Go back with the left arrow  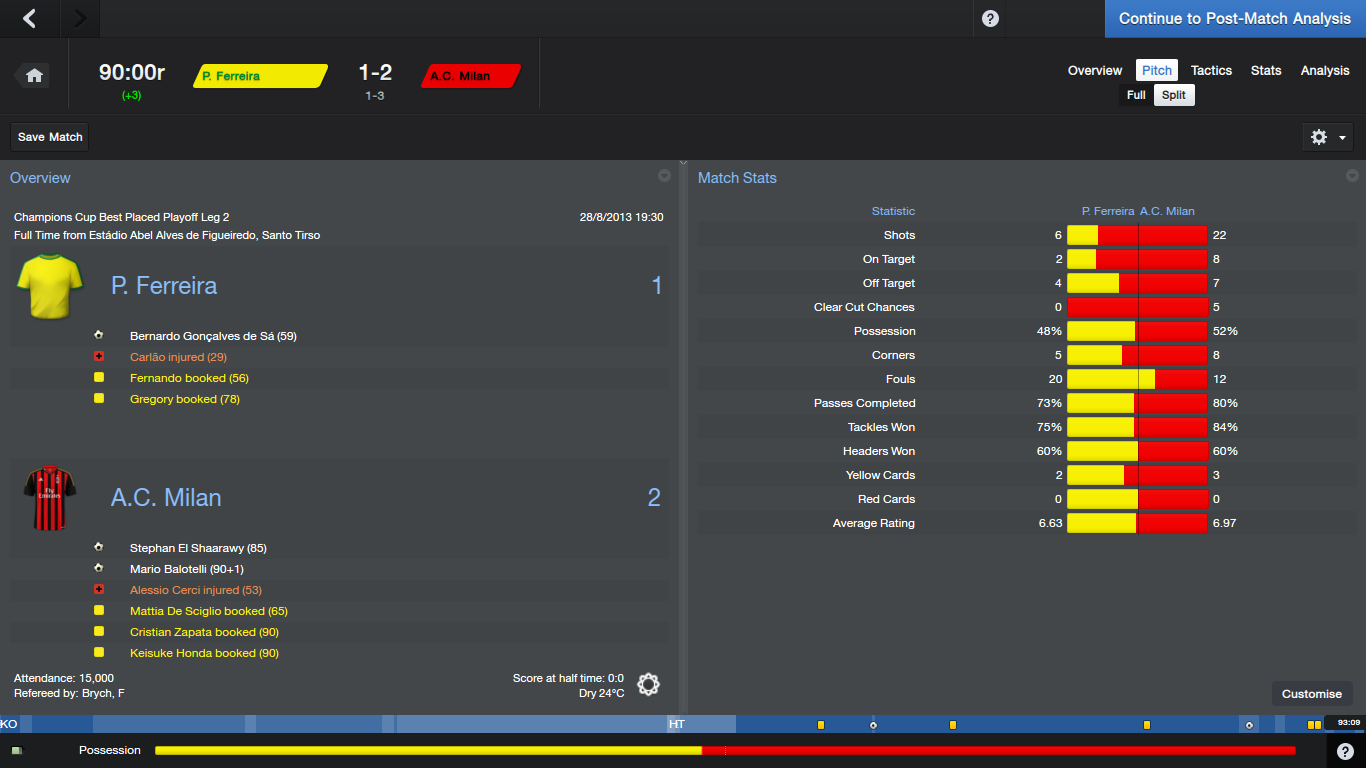point(30,19)
